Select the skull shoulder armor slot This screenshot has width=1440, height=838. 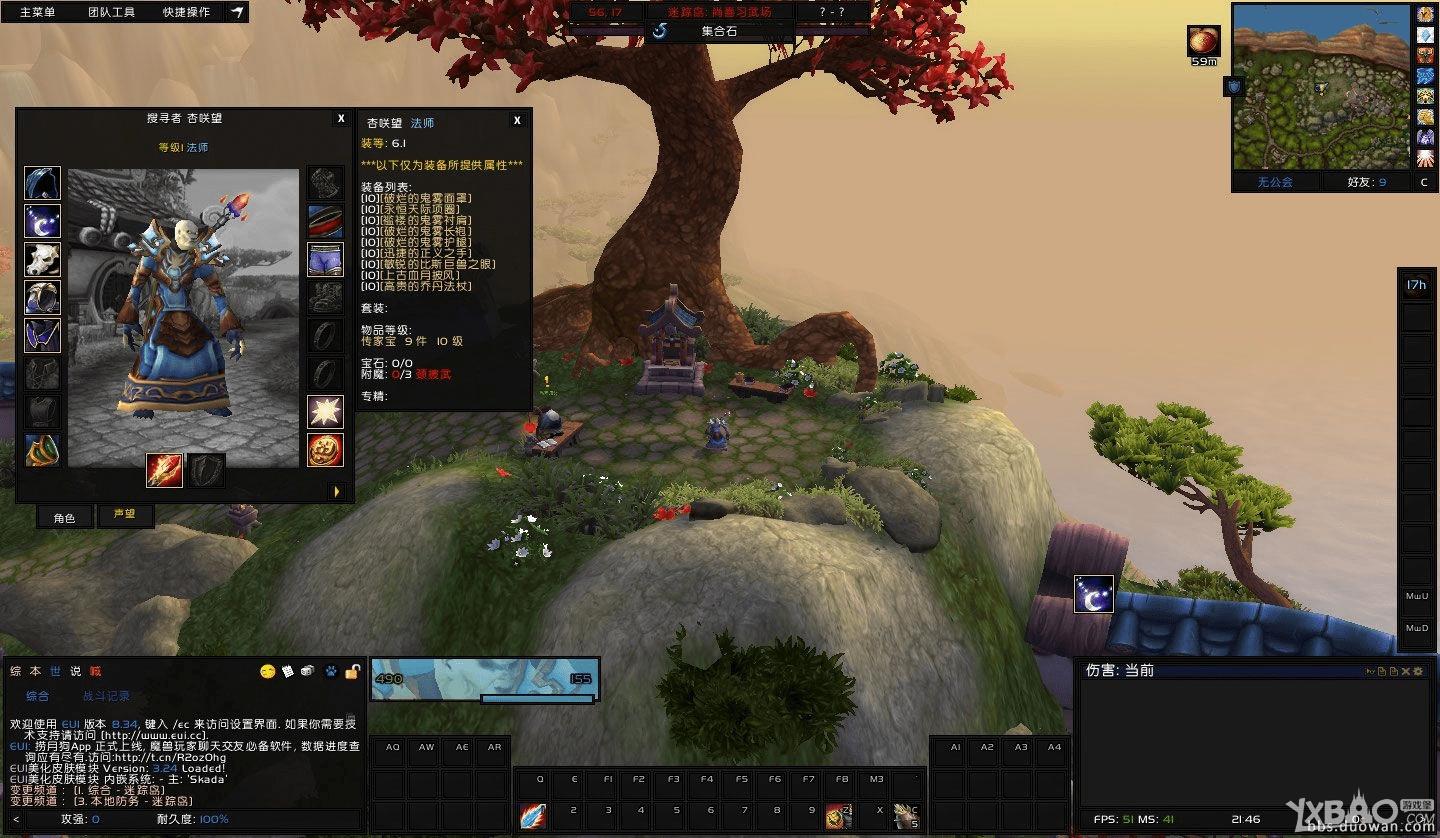[x=42, y=259]
